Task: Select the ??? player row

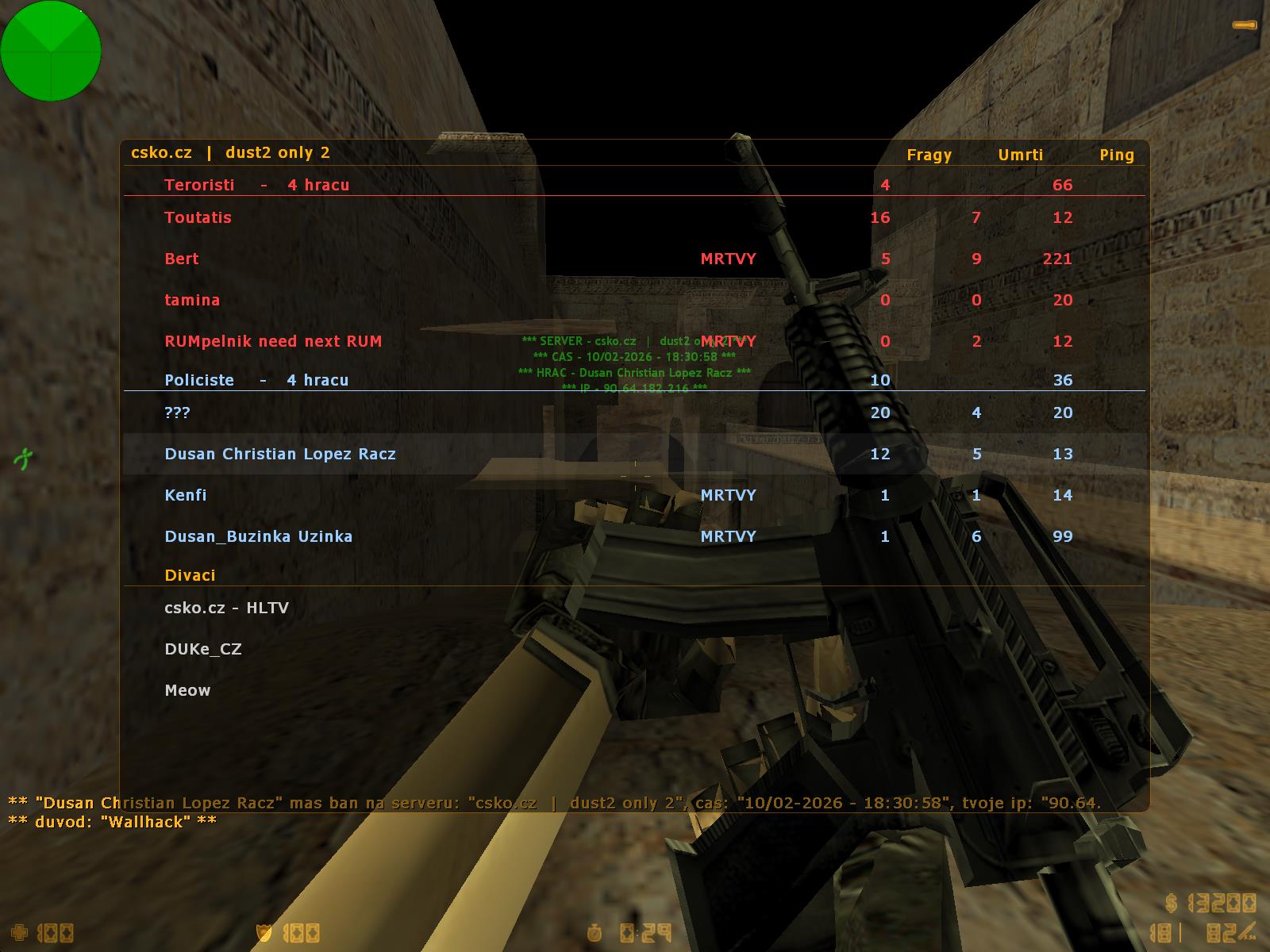Action: point(177,413)
